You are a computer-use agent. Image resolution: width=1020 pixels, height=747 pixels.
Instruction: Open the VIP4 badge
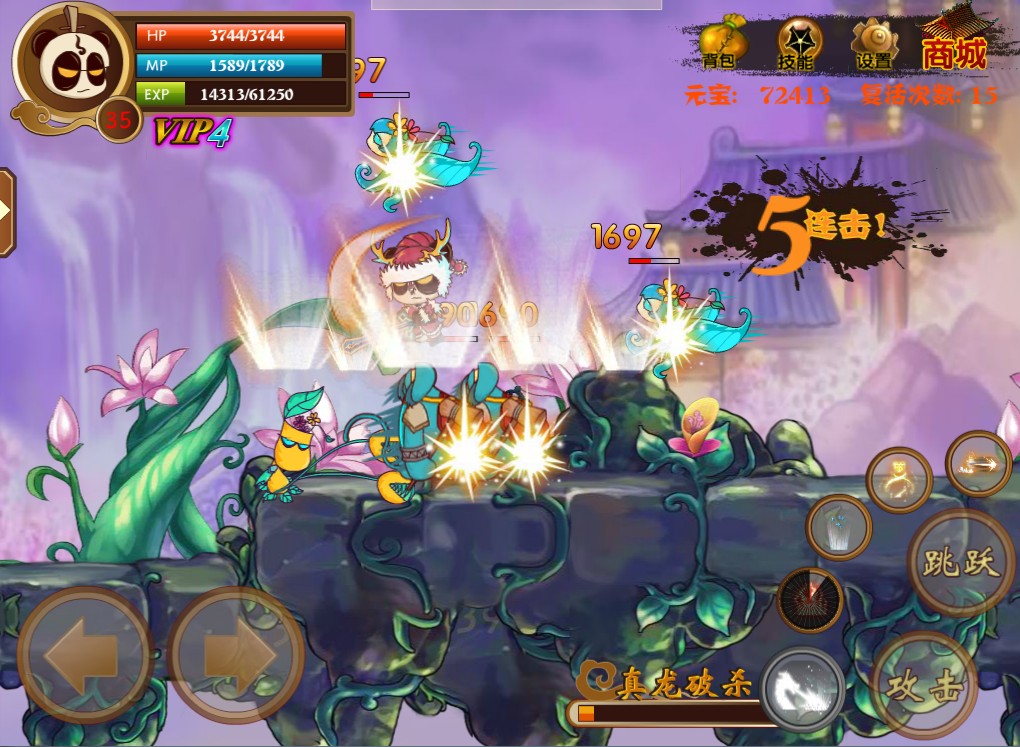coord(191,132)
